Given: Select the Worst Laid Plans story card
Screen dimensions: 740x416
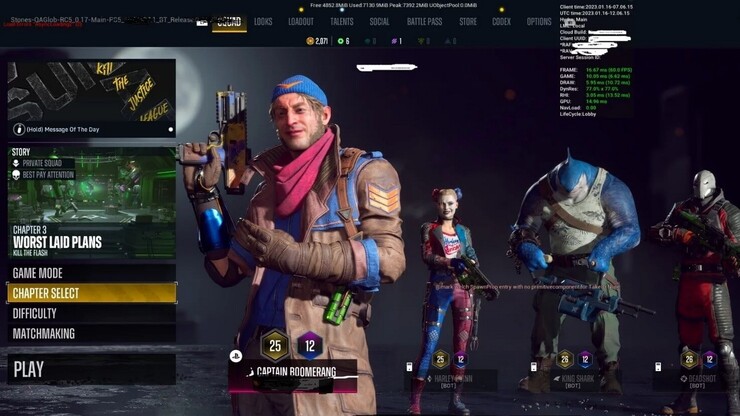Looking at the screenshot, I should [x=91, y=203].
